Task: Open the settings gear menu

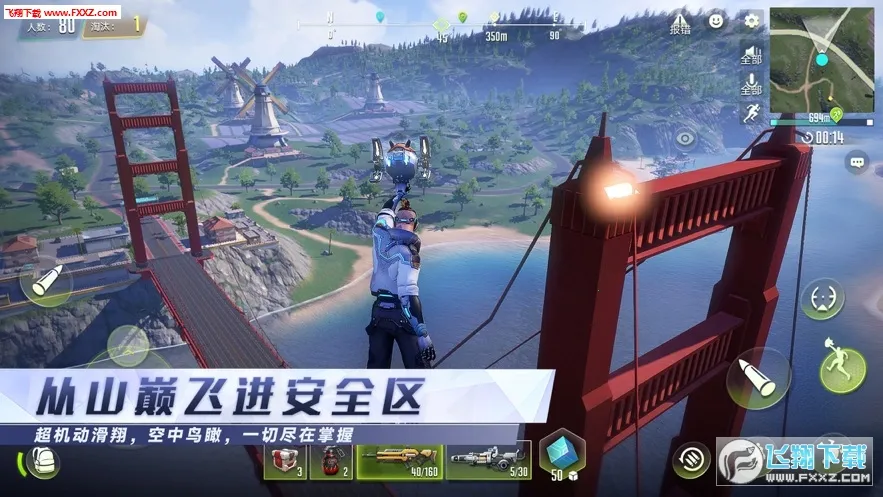Action: pyautogui.click(x=752, y=20)
